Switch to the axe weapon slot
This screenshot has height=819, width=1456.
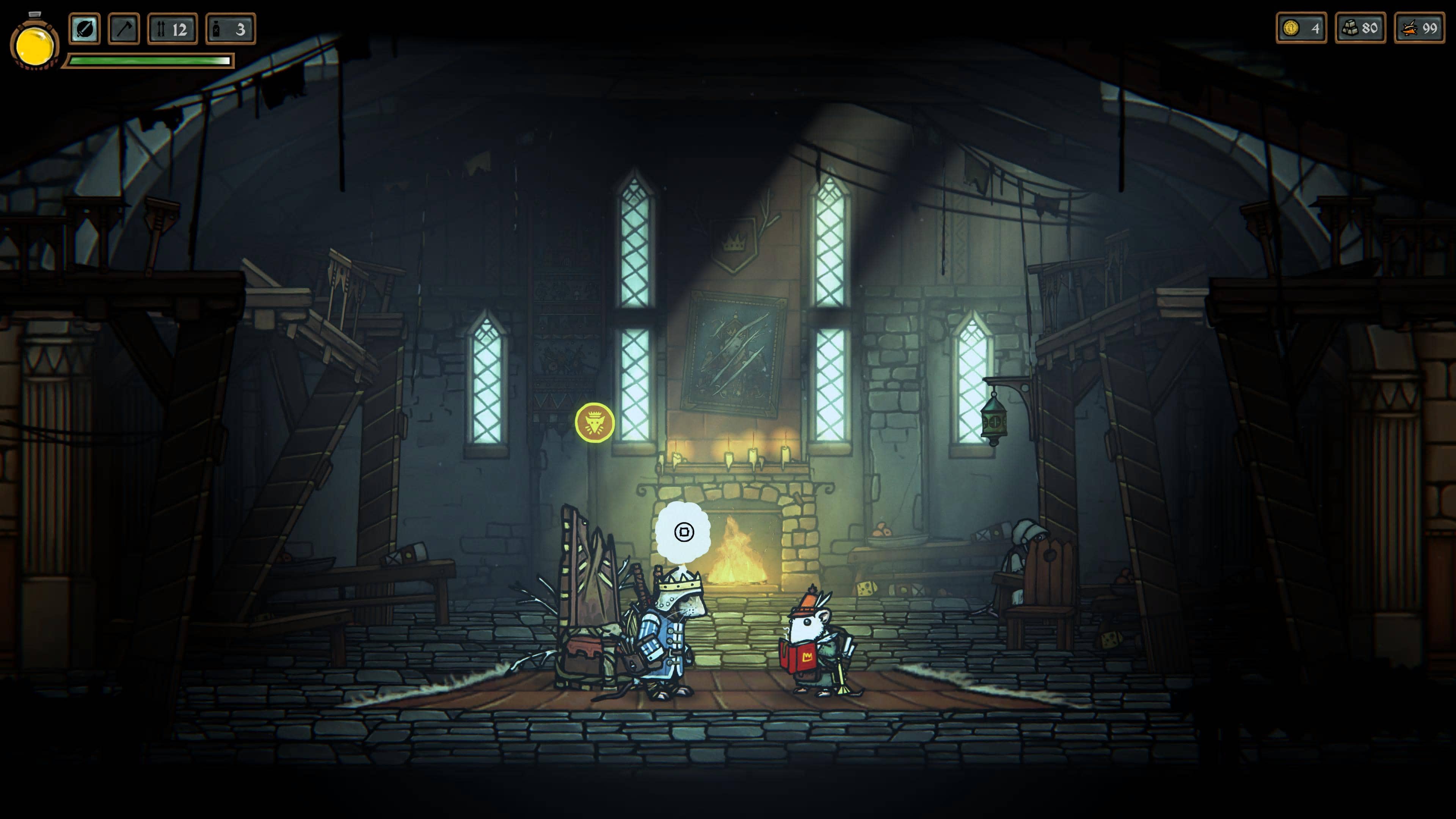point(124,29)
